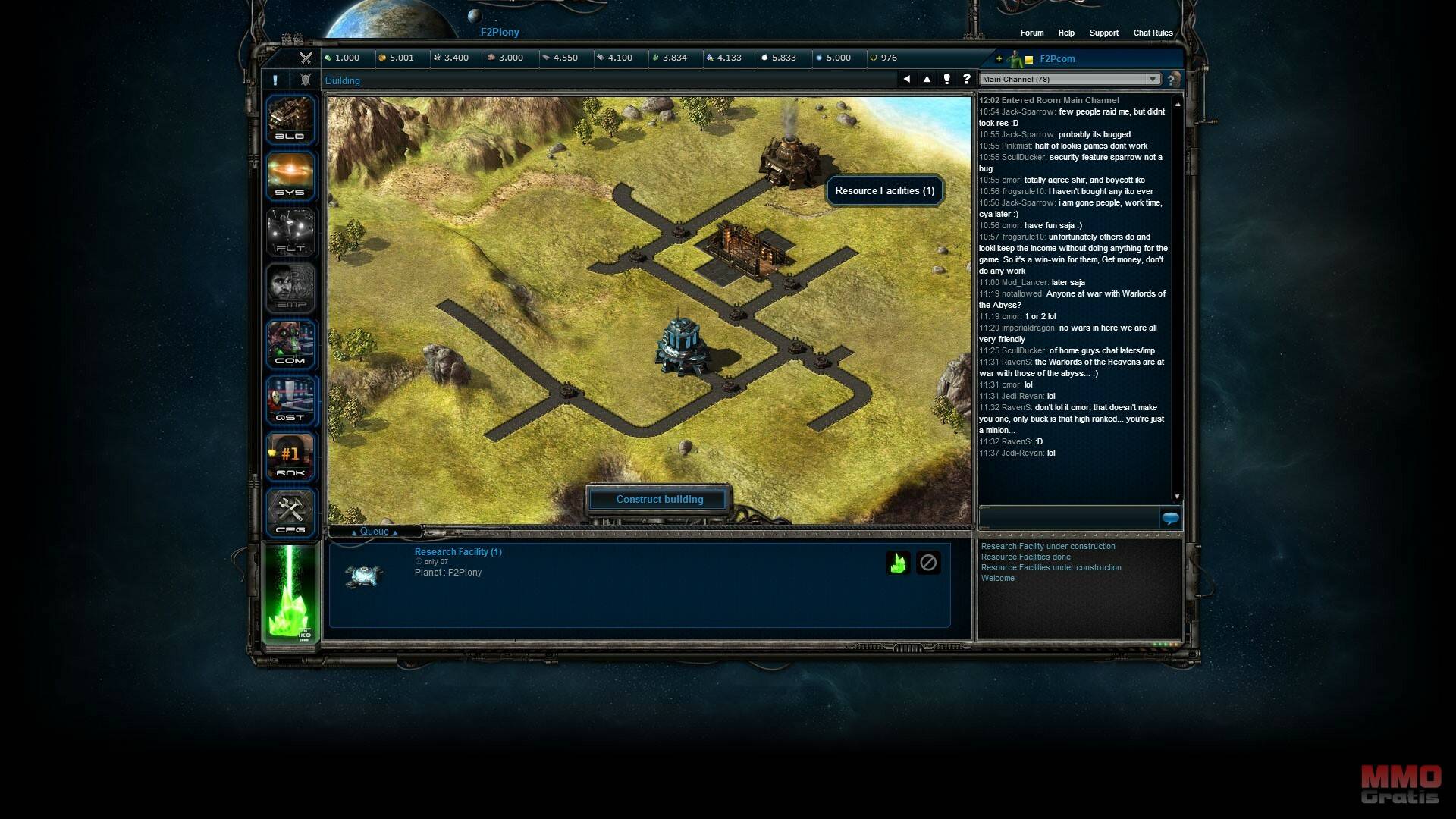
Task: Send chat message with speech bubble button
Action: pyautogui.click(x=1170, y=518)
